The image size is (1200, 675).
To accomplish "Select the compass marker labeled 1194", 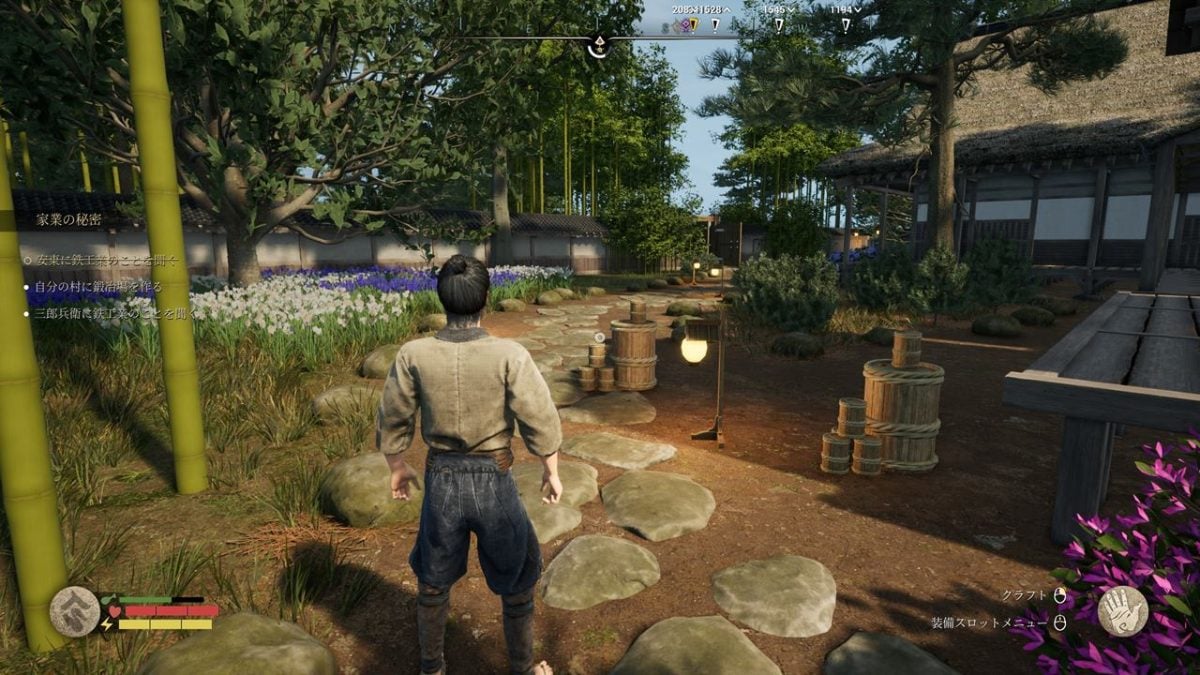I will tap(845, 24).
